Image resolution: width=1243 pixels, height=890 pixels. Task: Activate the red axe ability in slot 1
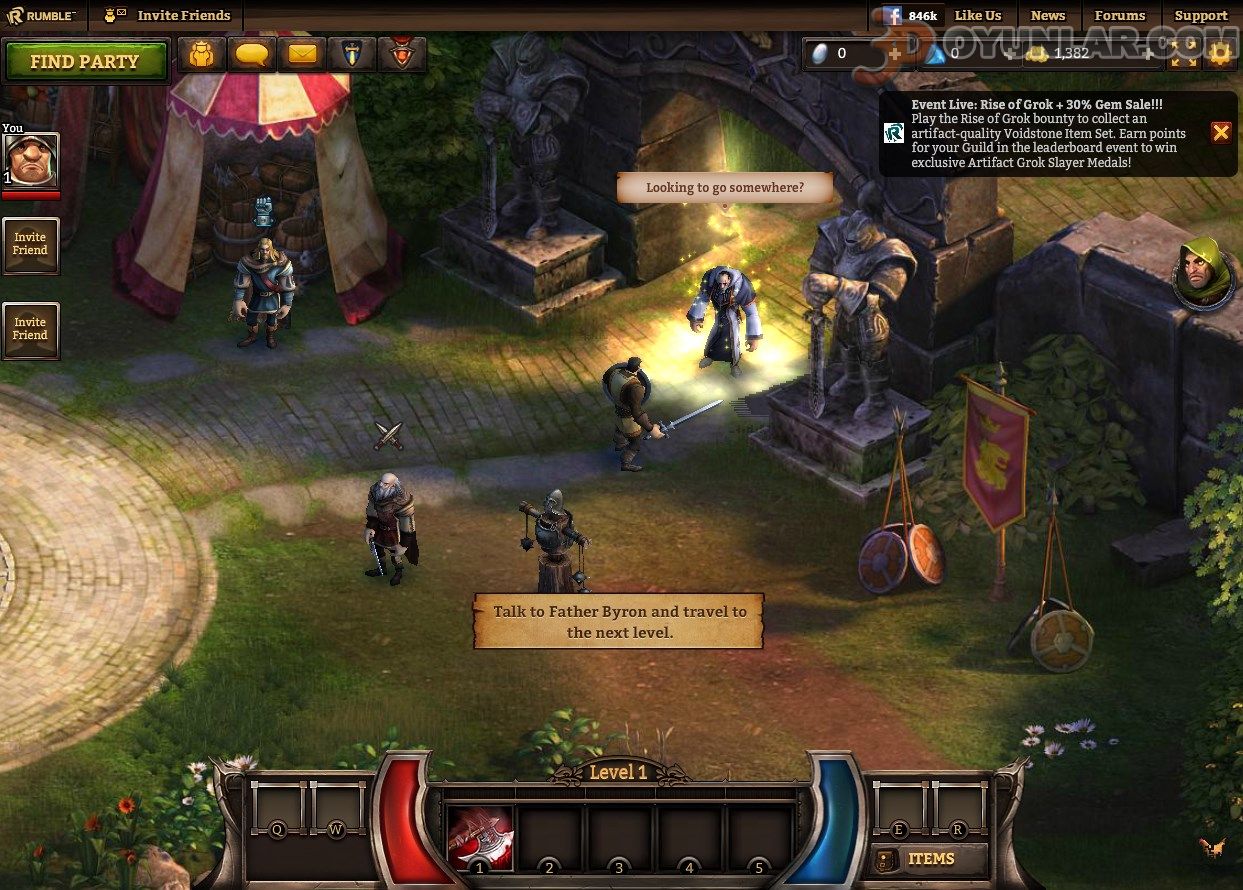(x=479, y=836)
